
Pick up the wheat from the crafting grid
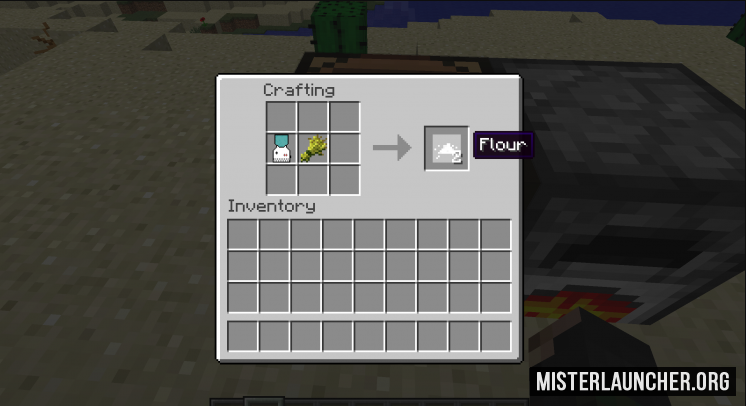pyautogui.click(x=312, y=149)
